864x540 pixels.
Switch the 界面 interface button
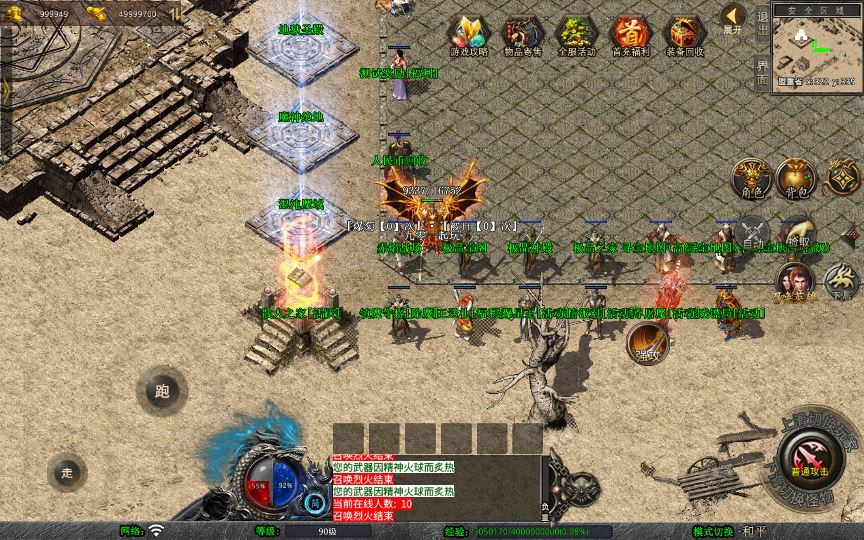[762, 72]
